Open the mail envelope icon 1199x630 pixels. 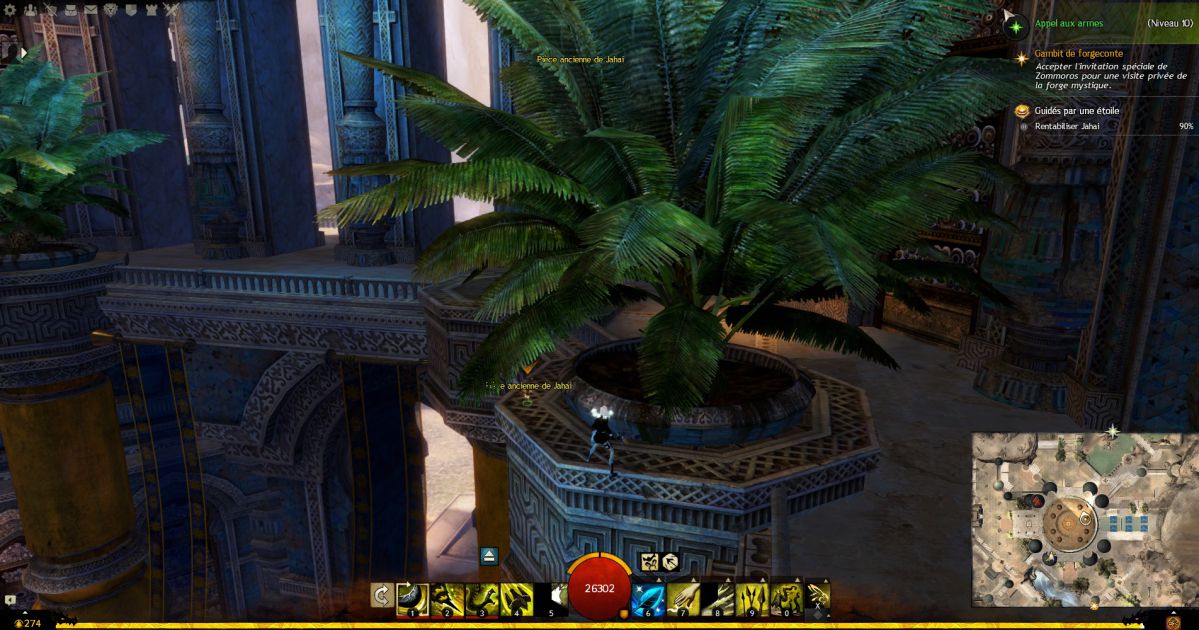click(x=90, y=10)
